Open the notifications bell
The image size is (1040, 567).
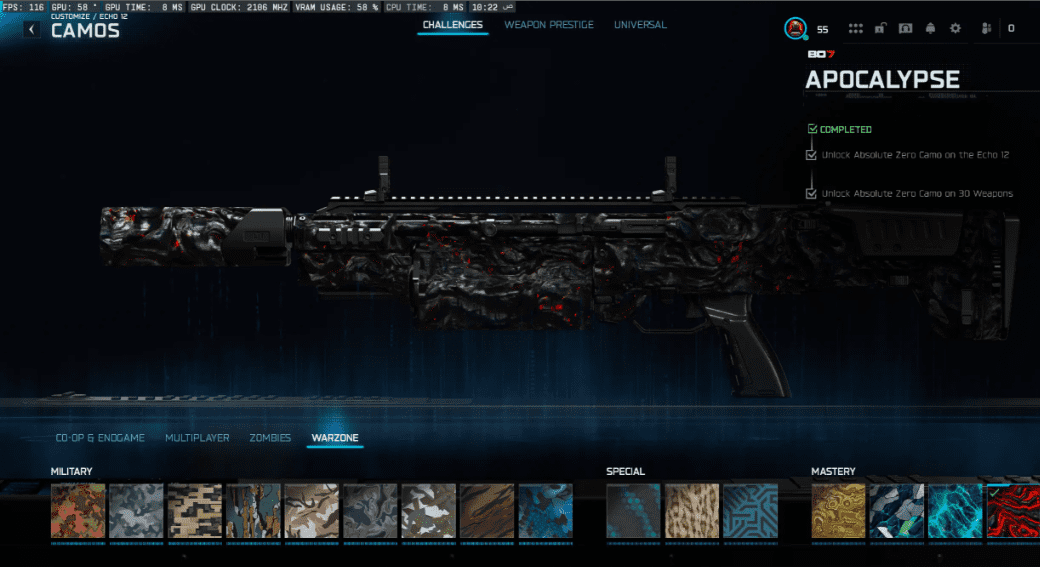point(930,29)
